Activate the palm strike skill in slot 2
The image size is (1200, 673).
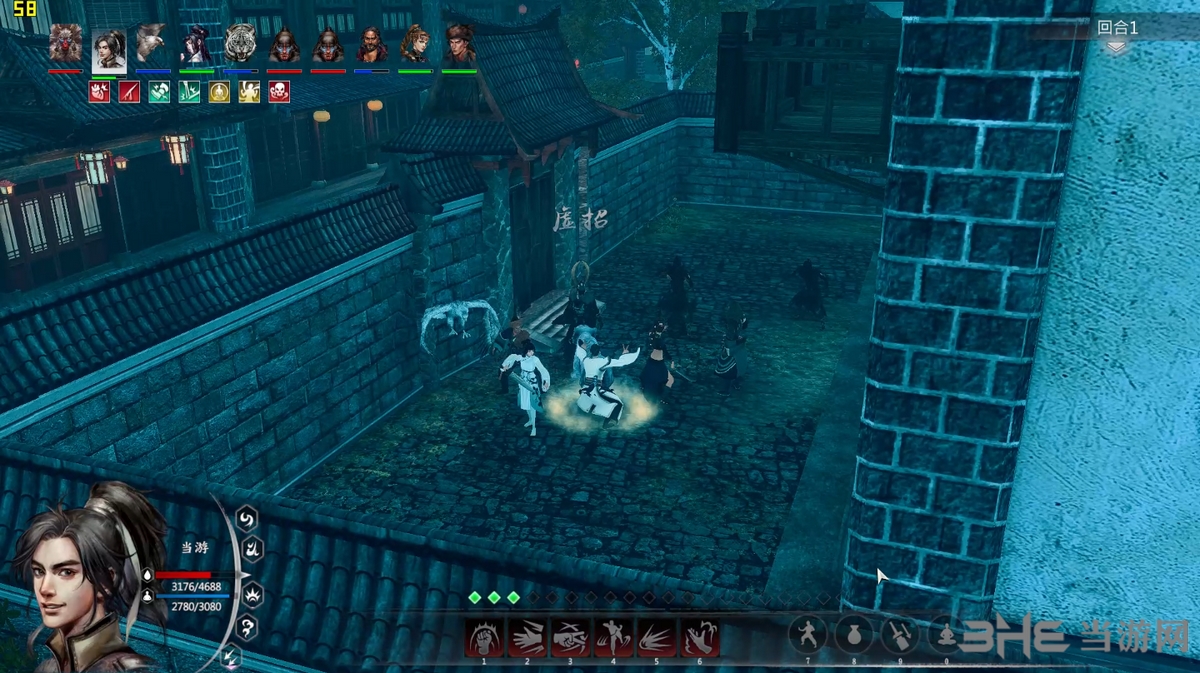coord(527,637)
